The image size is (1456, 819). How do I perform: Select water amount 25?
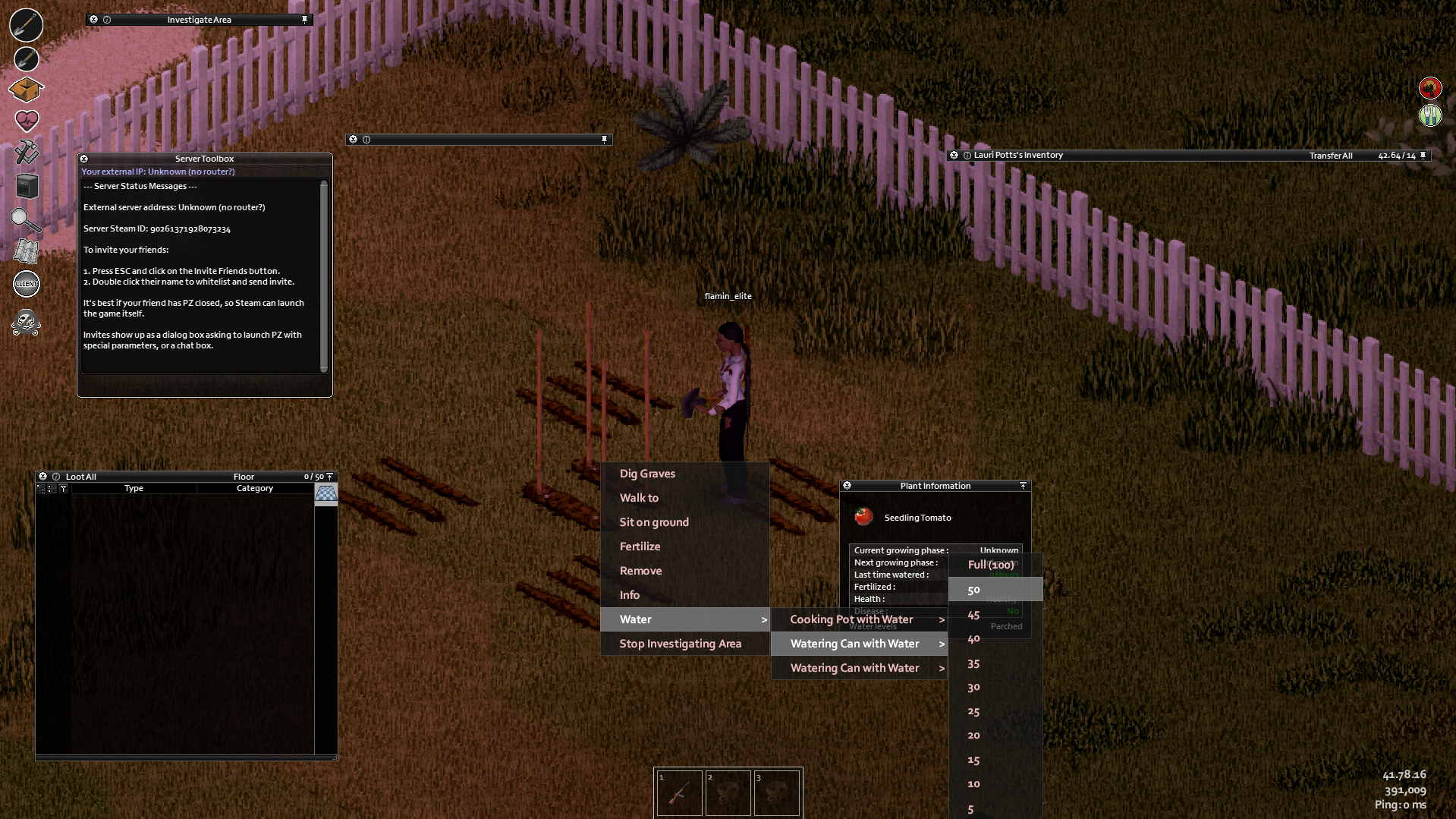(x=973, y=712)
